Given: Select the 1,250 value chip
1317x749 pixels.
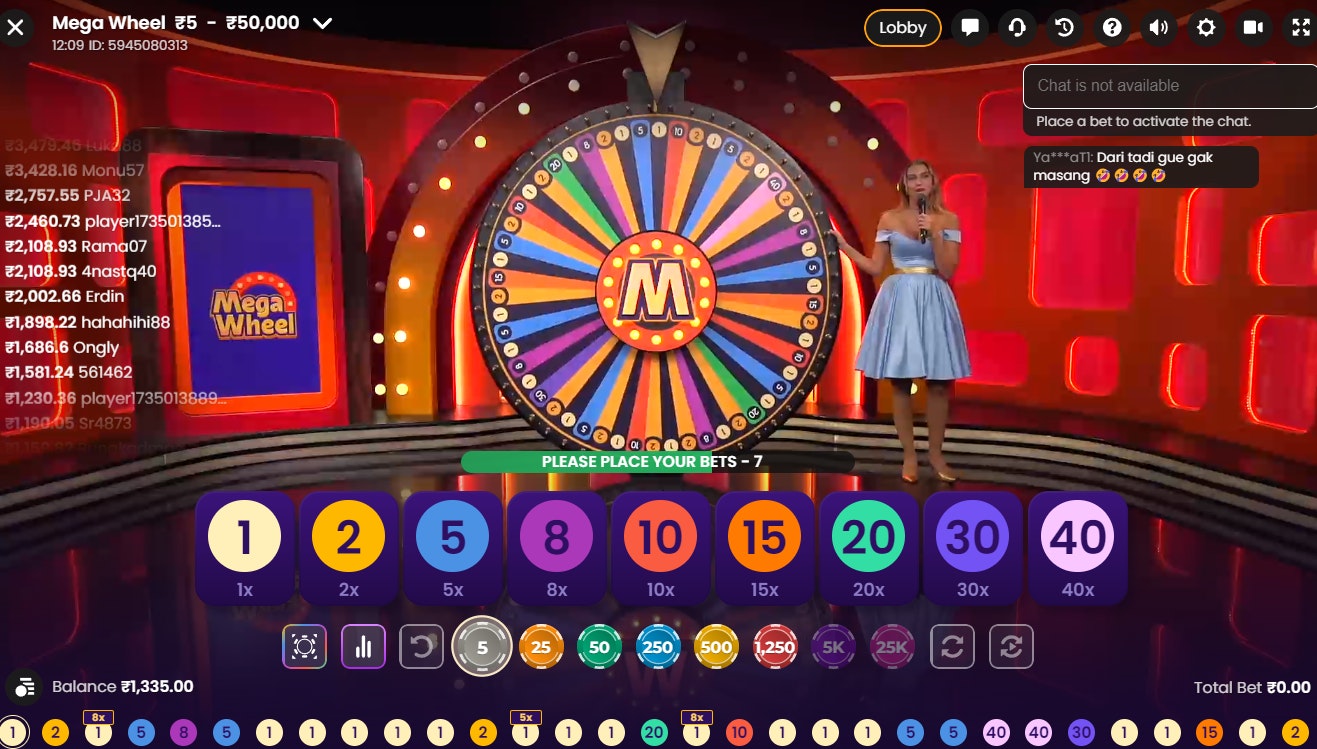Looking at the screenshot, I should (775, 646).
